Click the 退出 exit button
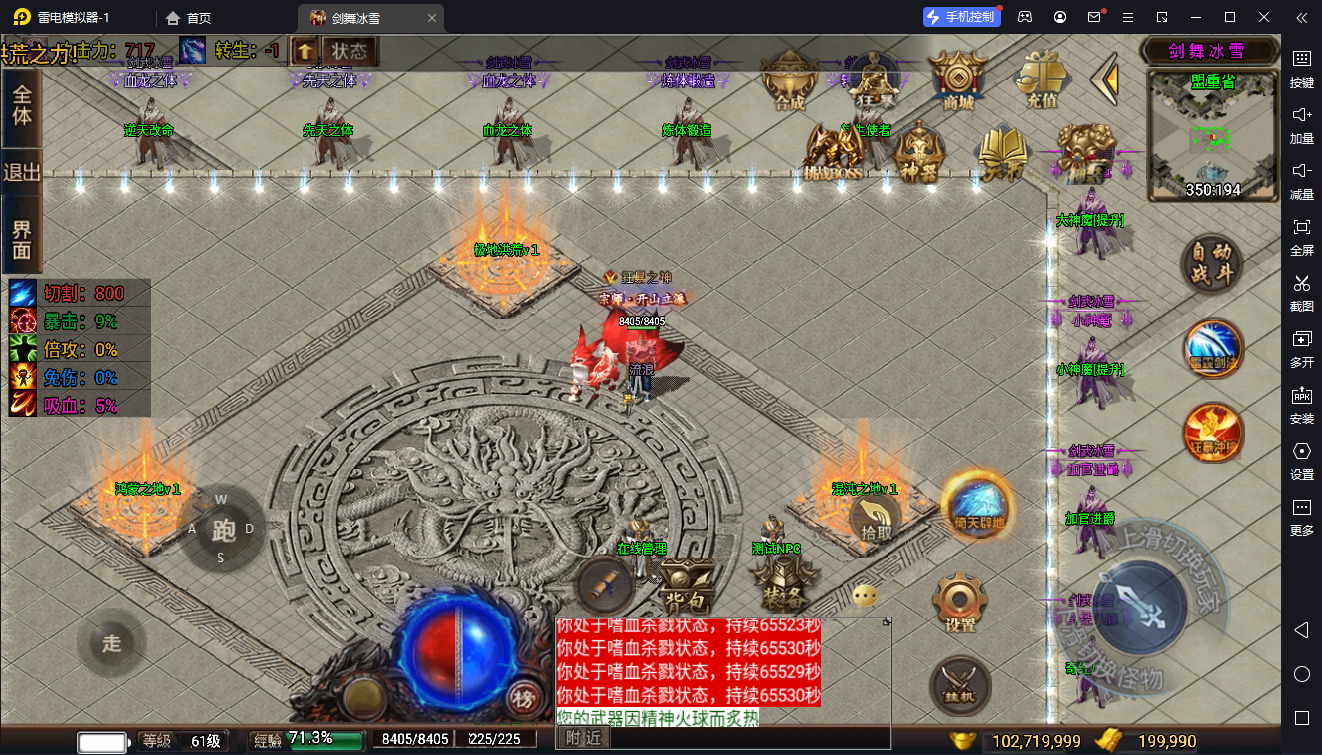The image size is (1322, 755). (x=21, y=172)
